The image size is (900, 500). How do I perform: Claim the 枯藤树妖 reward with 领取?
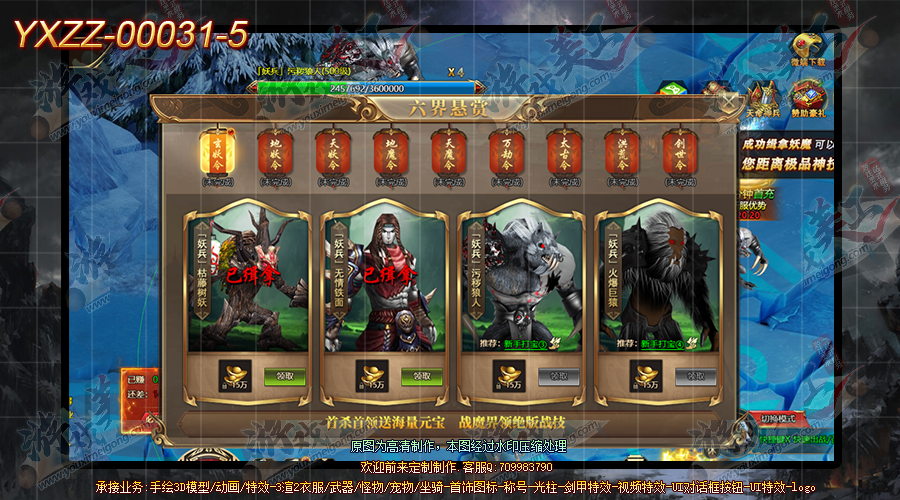click(x=284, y=376)
